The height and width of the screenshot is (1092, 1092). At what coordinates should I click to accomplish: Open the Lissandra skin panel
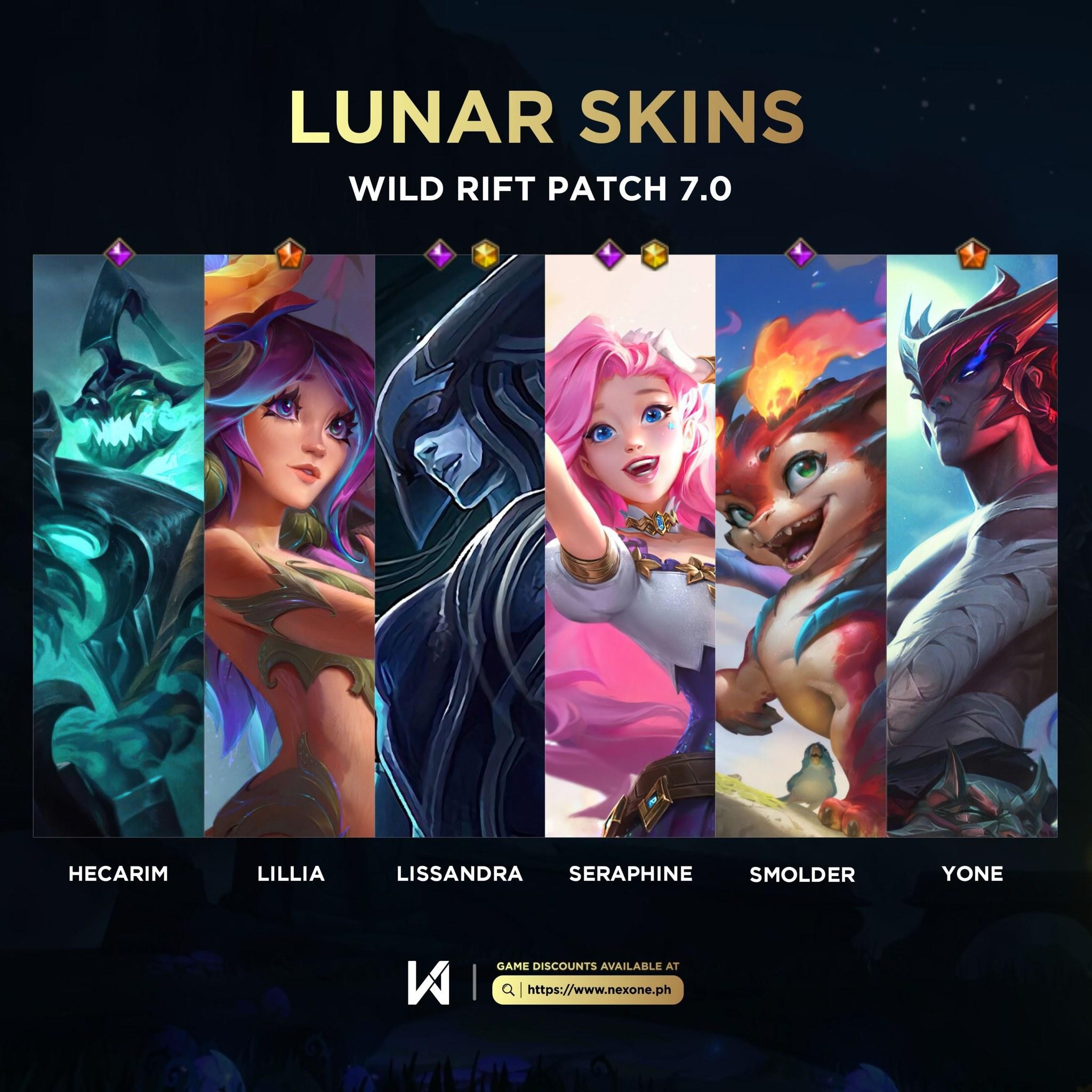click(460, 545)
